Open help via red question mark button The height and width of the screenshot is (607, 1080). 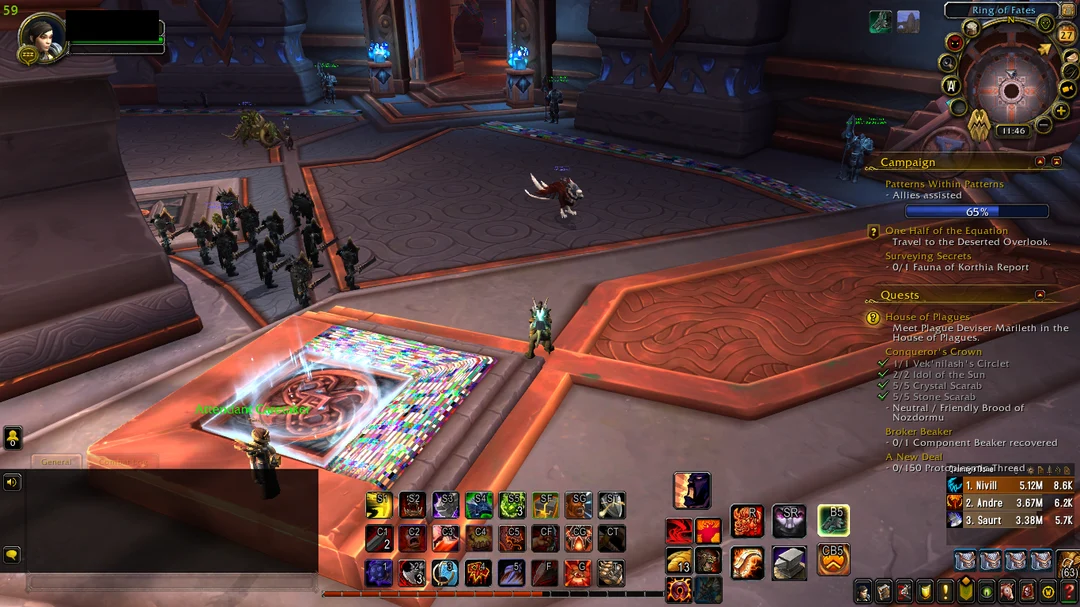tap(1069, 591)
